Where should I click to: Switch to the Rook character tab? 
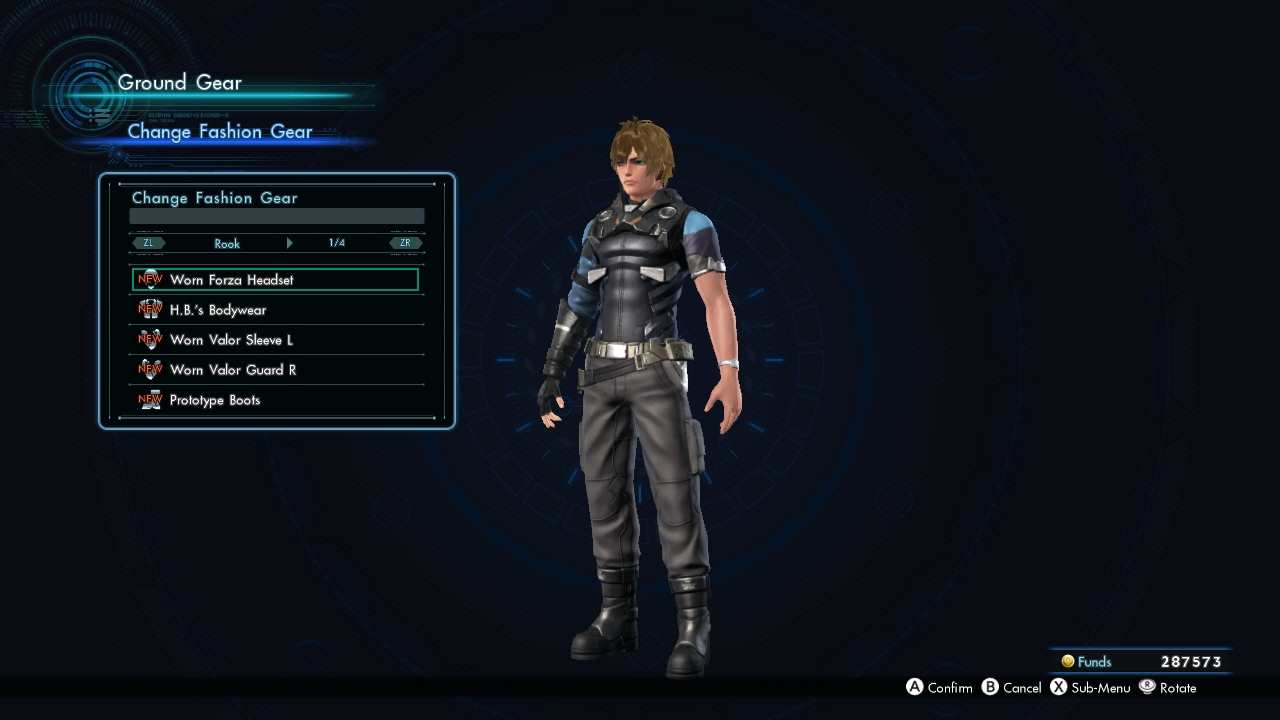tap(227, 243)
